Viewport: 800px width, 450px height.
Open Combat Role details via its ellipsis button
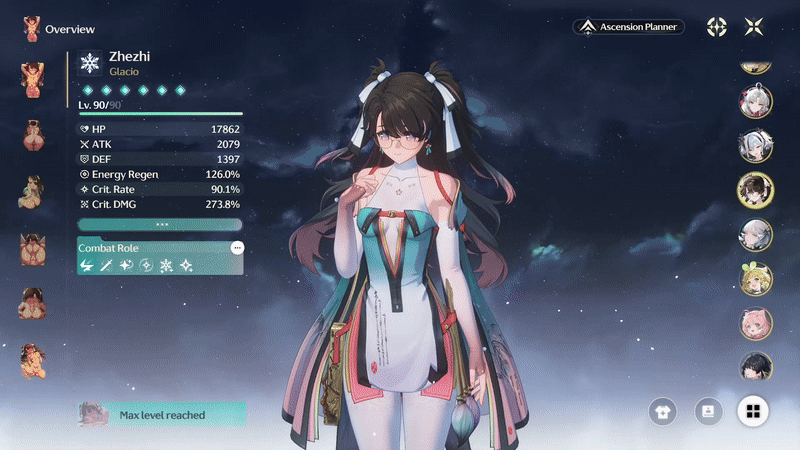237,247
